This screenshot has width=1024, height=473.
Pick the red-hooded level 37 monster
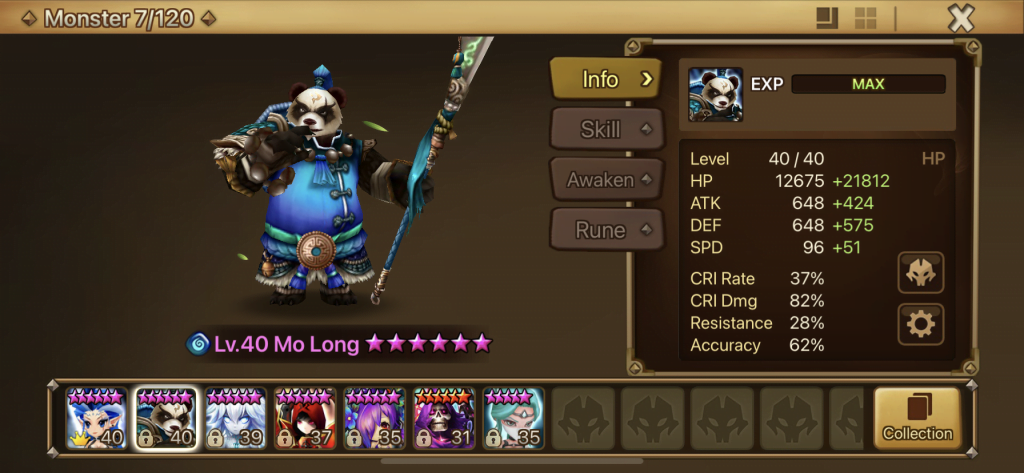coord(305,417)
